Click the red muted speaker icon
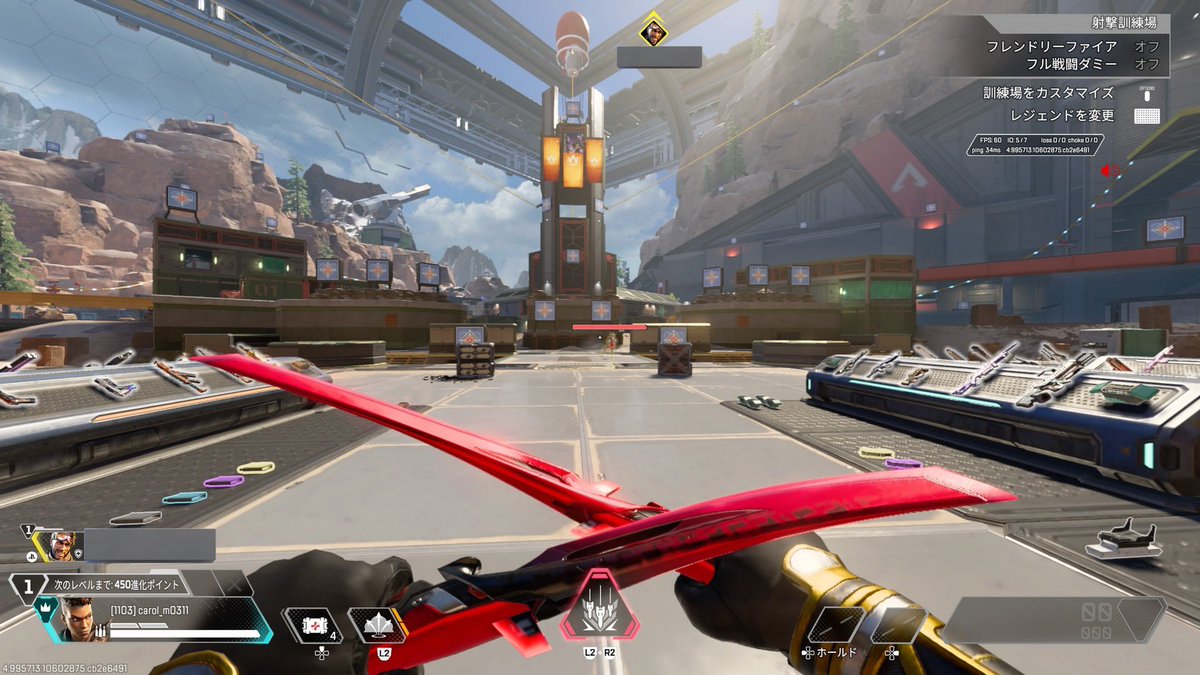This screenshot has width=1200, height=675. (1106, 171)
